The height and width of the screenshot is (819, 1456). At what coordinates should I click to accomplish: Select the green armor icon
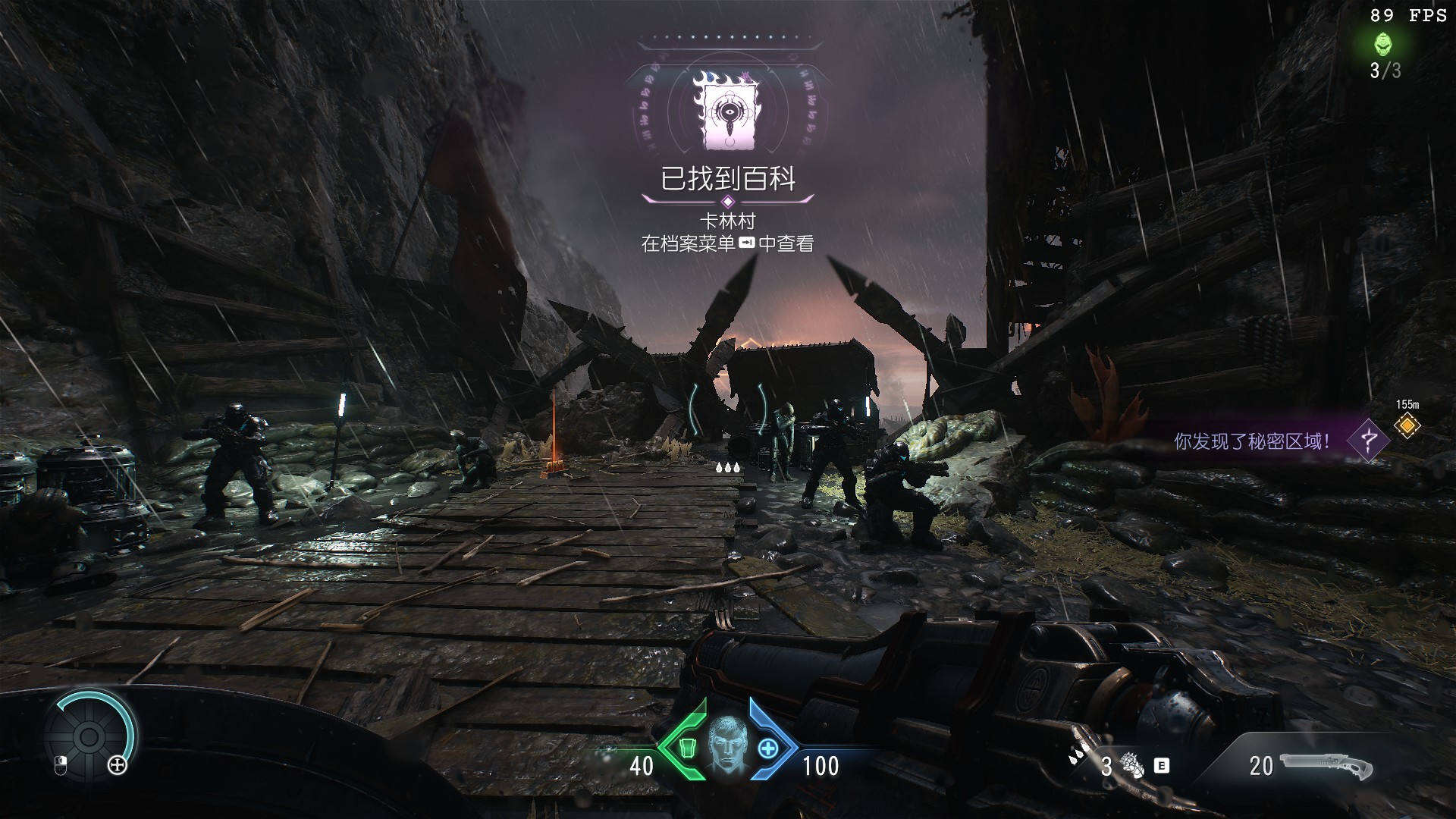coord(687,748)
